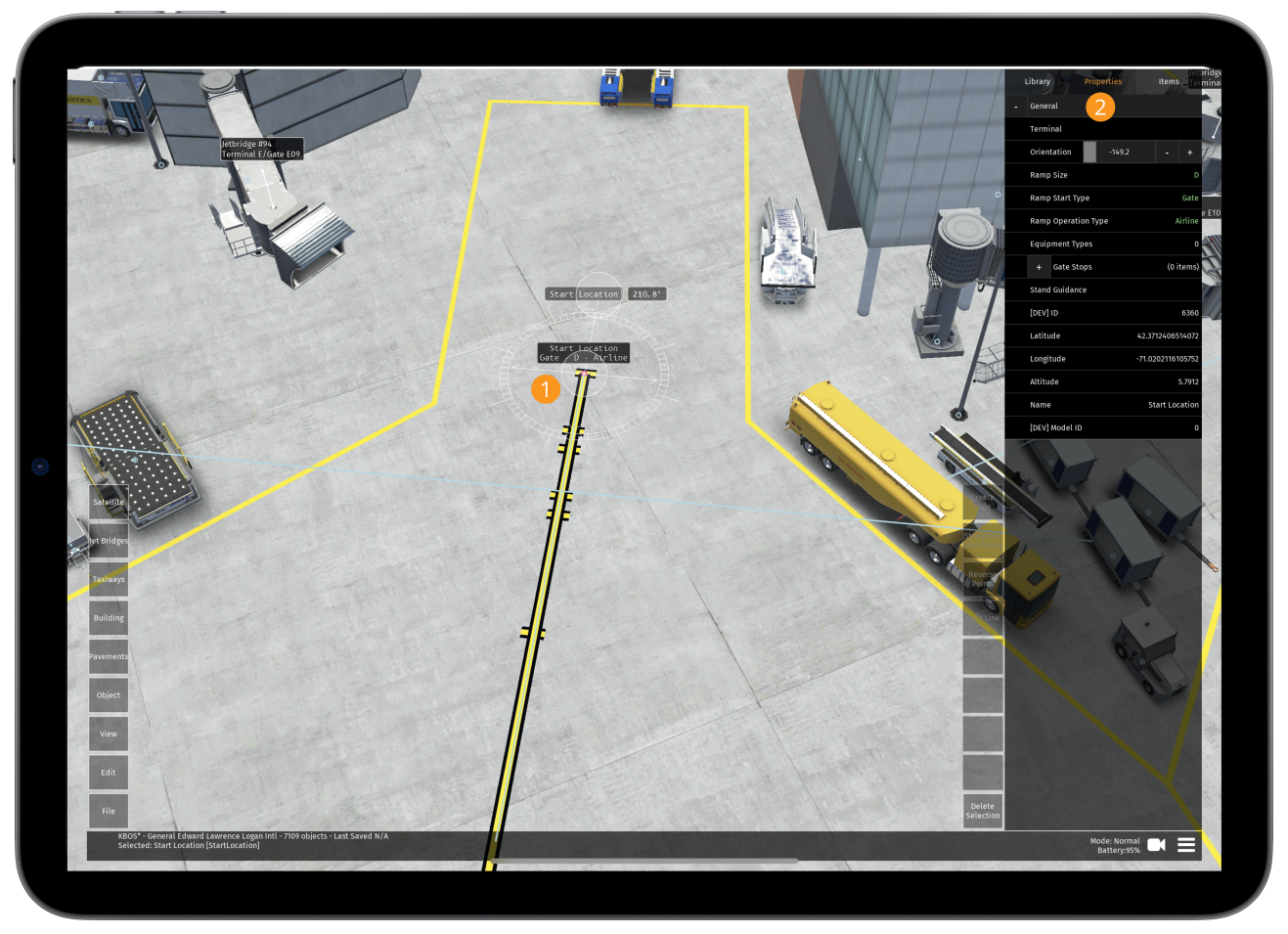Increase Orientation with the plus button
Image resolution: width=1288 pixels, height=934 pixels.
tap(1189, 152)
